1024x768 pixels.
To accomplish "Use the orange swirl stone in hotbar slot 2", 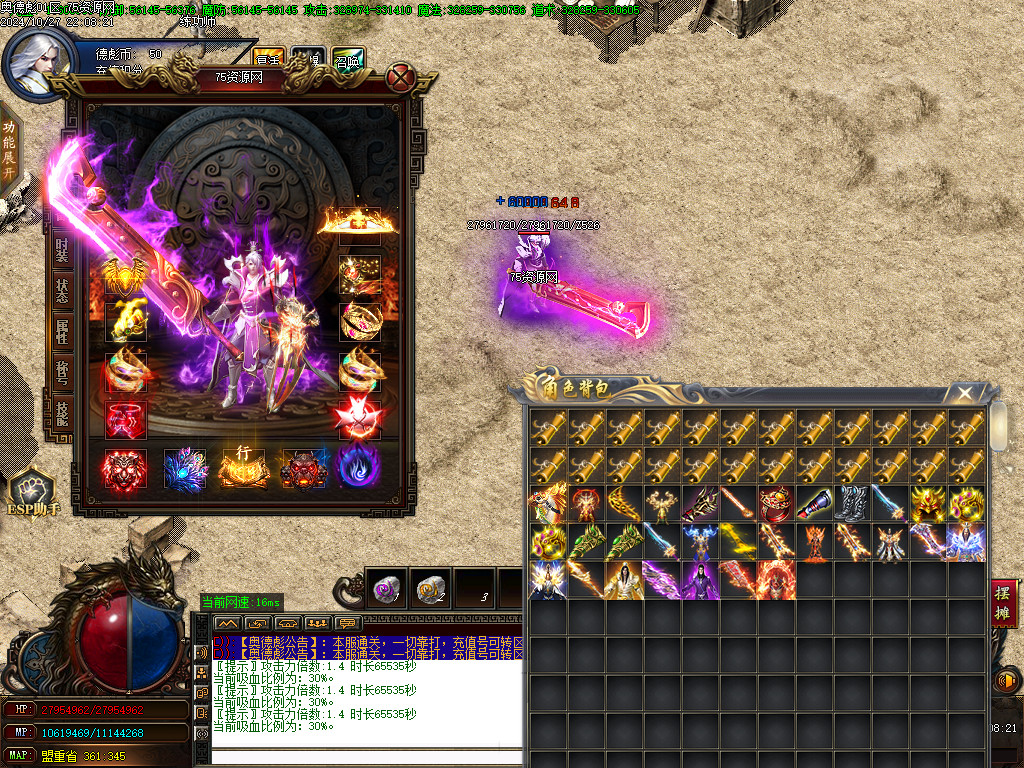I will pos(432,588).
